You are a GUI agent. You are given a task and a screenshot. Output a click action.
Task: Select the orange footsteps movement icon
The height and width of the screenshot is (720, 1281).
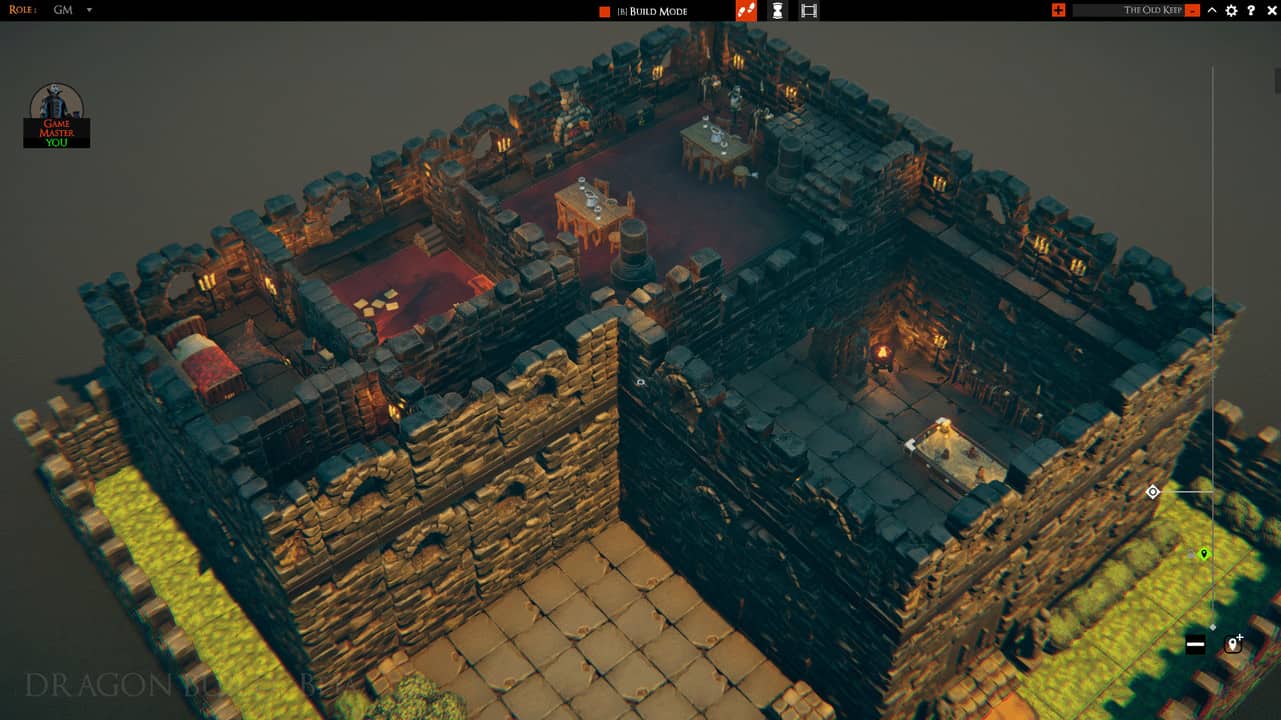tap(746, 11)
